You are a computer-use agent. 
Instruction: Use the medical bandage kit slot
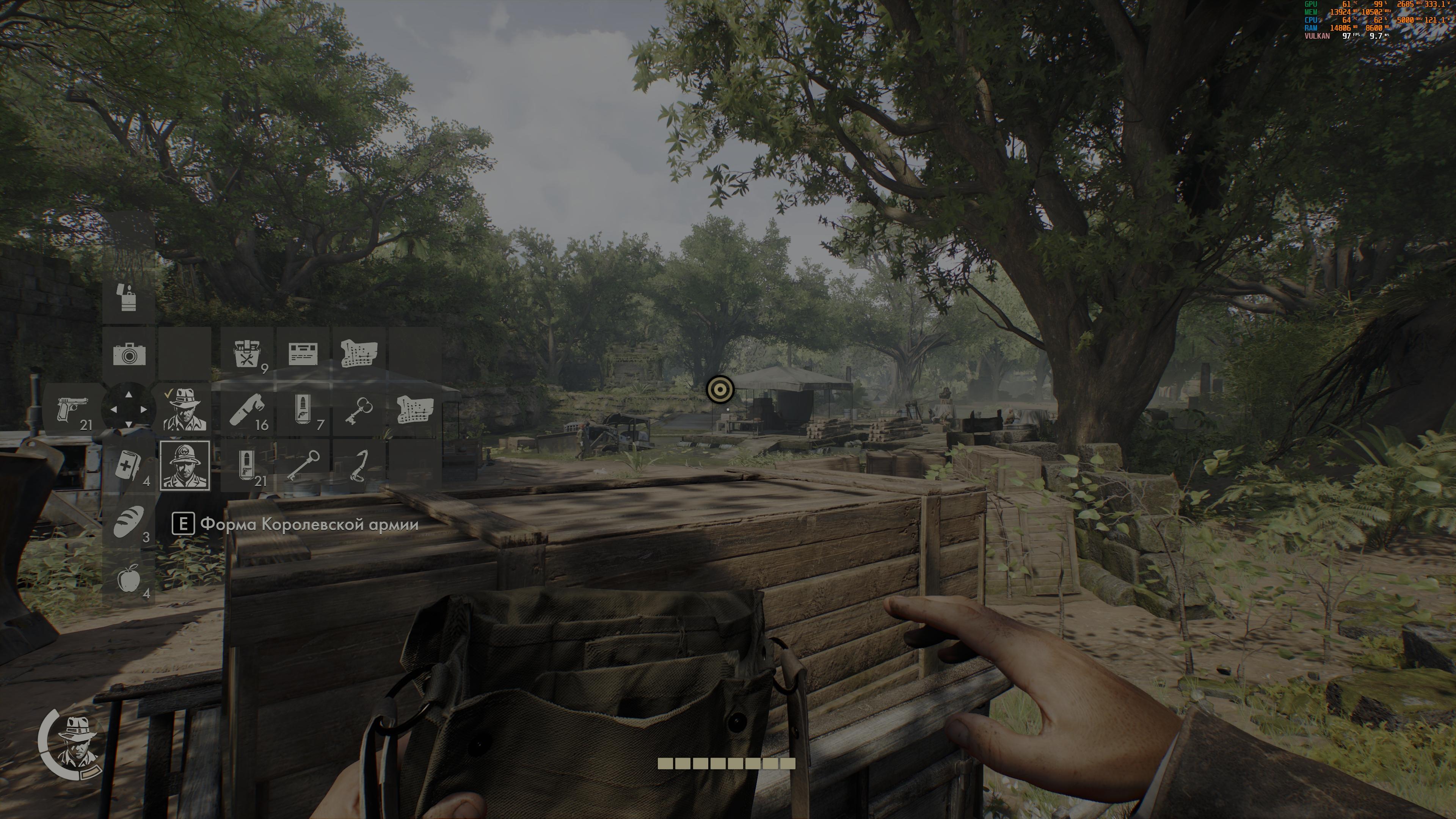click(129, 466)
